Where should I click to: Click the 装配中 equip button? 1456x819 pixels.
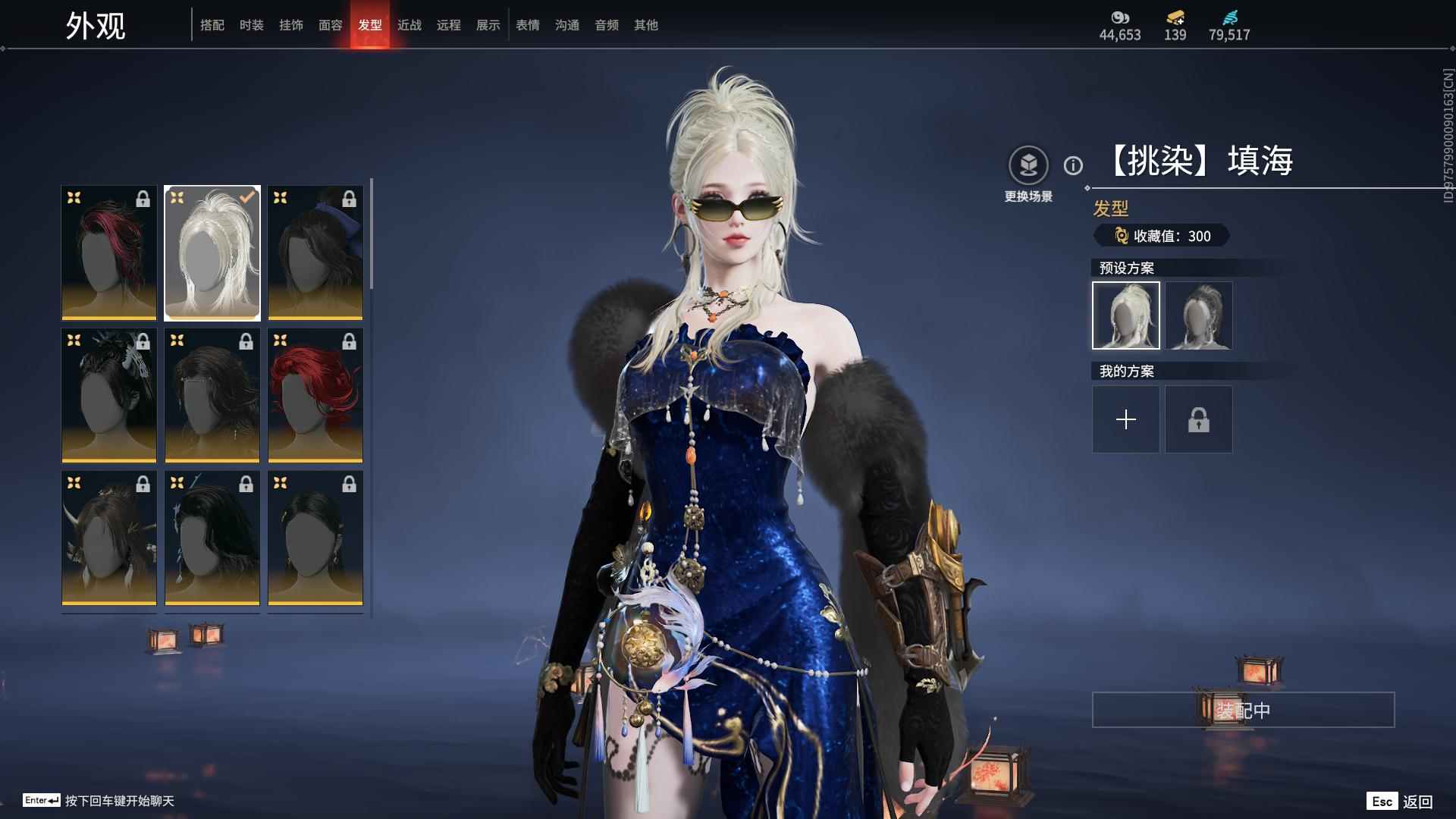(1243, 710)
